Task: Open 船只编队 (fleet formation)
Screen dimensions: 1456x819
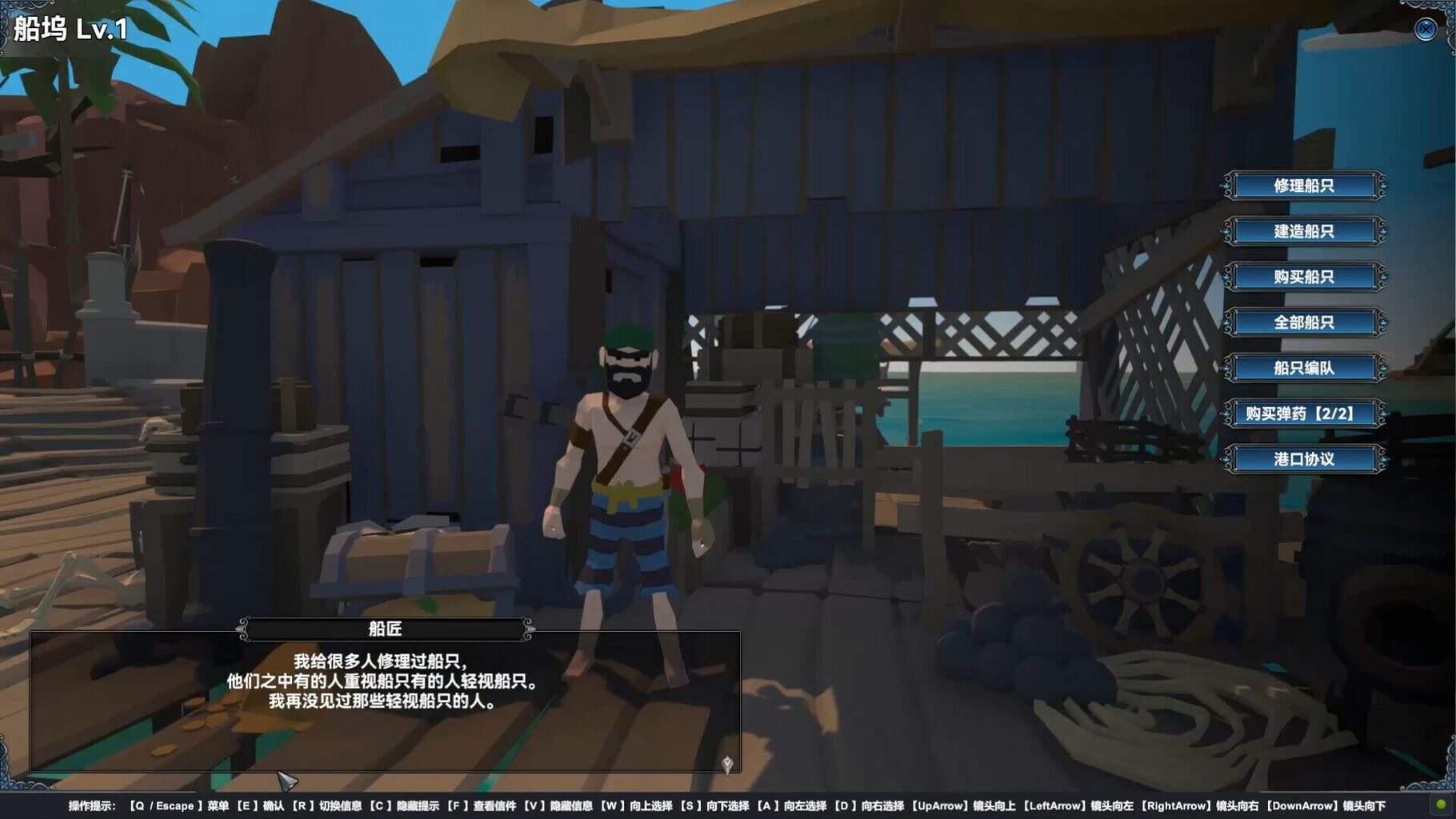Action: 1304,369
